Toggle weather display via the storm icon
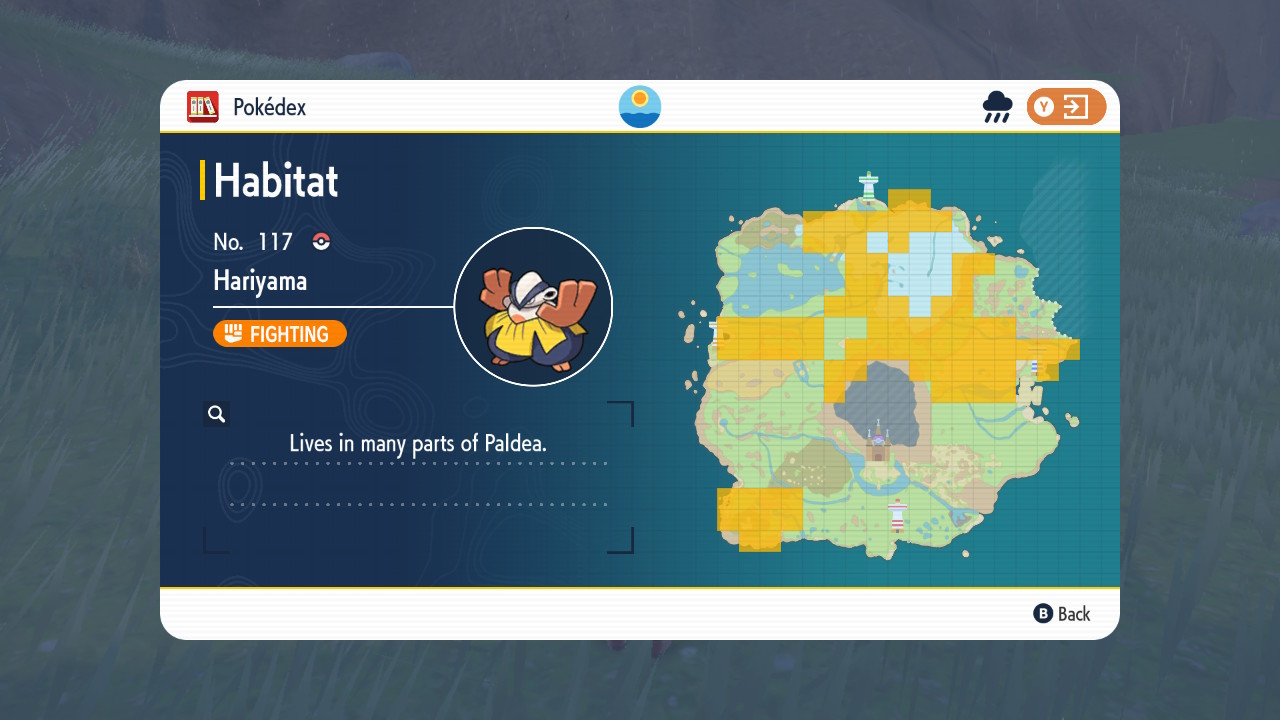This screenshot has width=1280, height=720. pyautogui.click(x=997, y=106)
